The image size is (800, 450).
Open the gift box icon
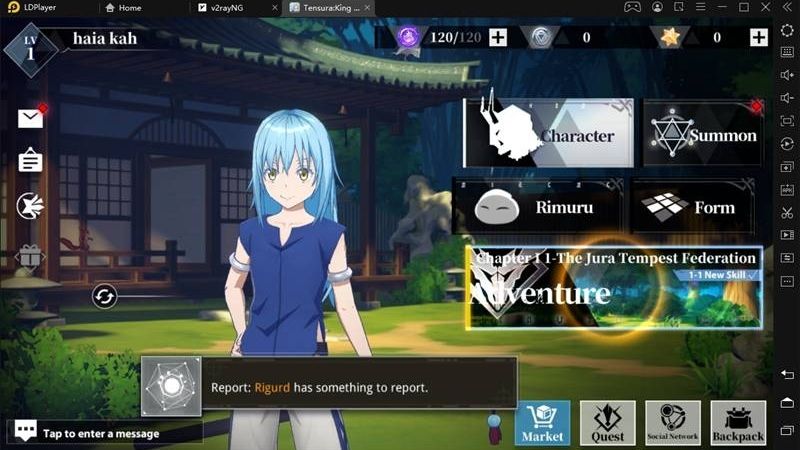[x=31, y=257]
